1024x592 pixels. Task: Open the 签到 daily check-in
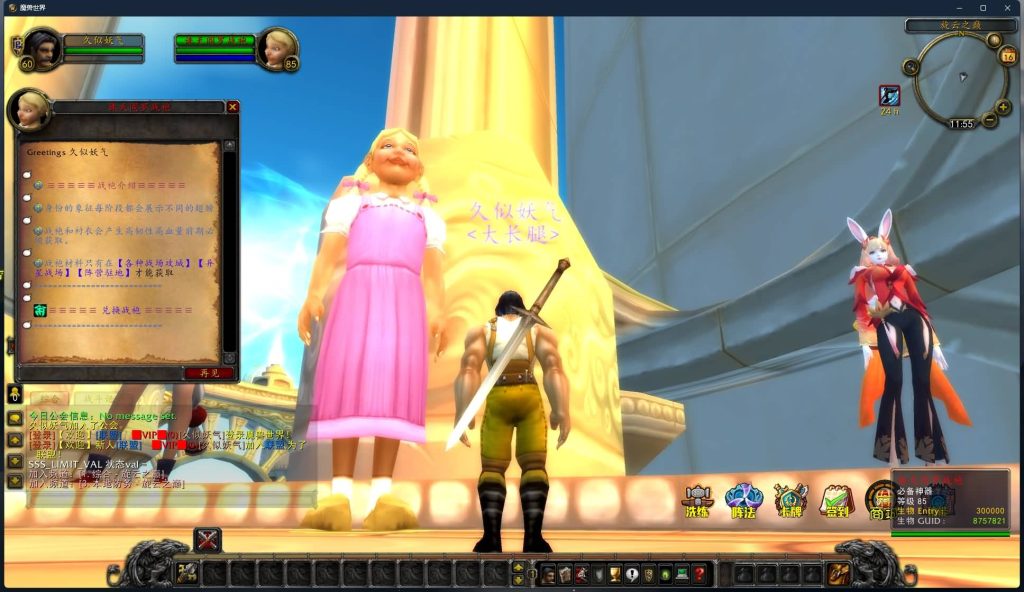pyautogui.click(x=836, y=499)
